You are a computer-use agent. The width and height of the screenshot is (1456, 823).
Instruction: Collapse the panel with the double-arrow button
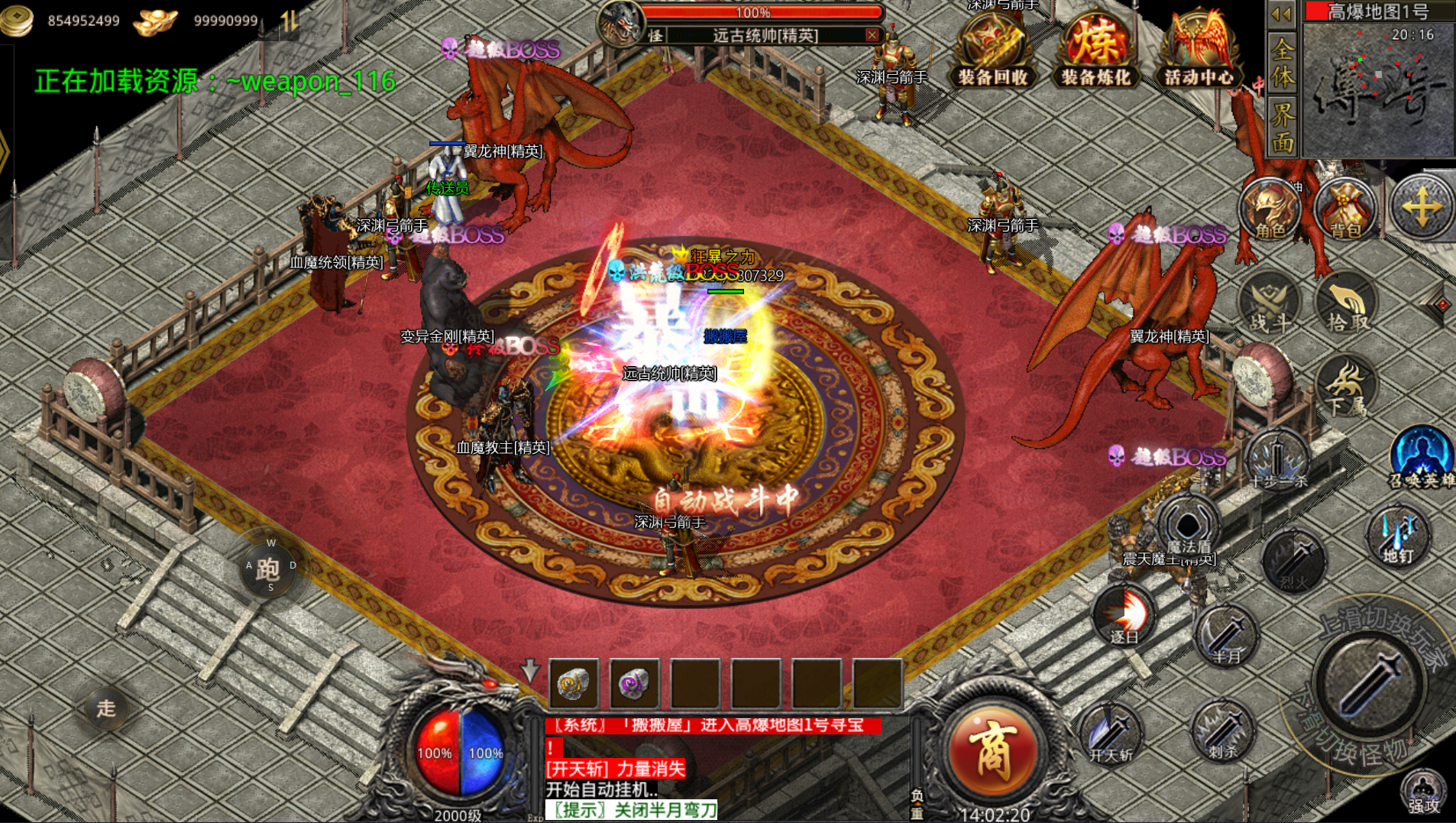click(1281, 14)
